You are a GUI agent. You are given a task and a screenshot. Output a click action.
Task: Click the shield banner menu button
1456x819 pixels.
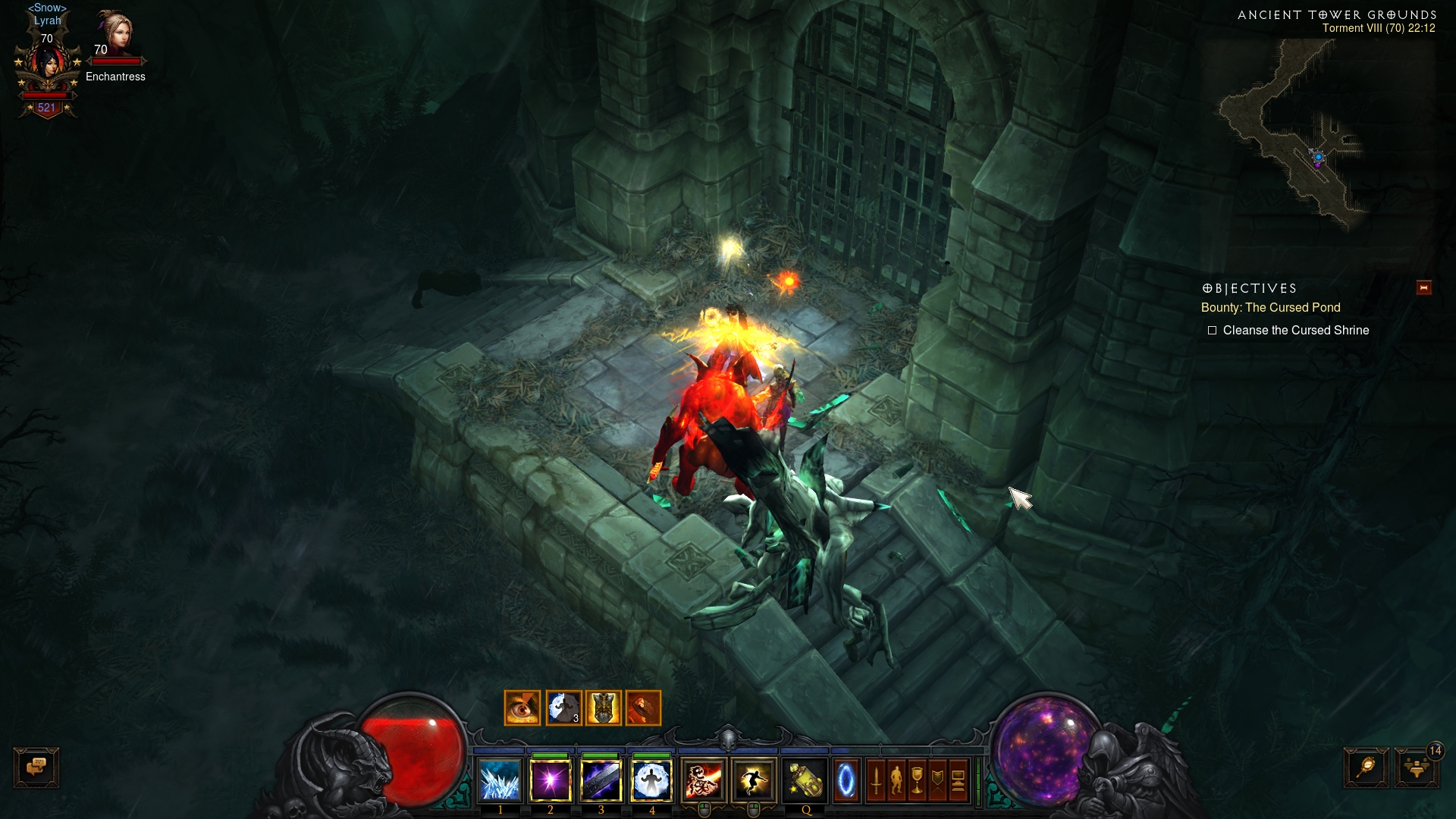pyautogui.click(x=937, y=780)
